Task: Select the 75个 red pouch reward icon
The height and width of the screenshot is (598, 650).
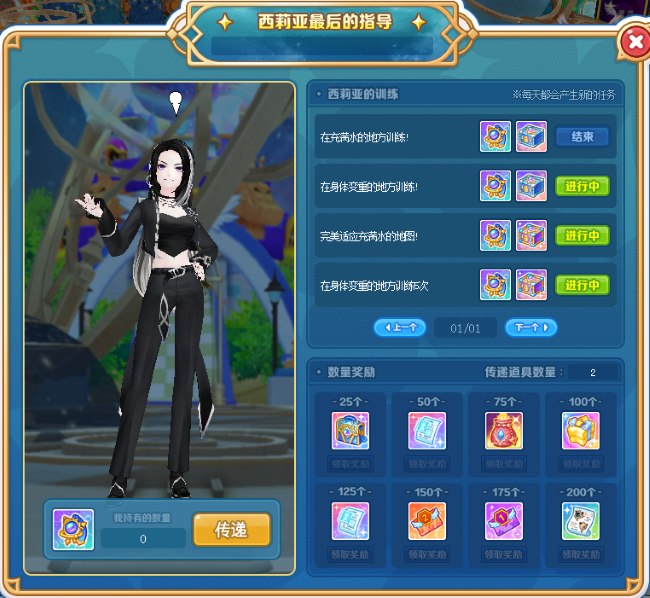Action: pyautogui.click(x=503, y=431)
